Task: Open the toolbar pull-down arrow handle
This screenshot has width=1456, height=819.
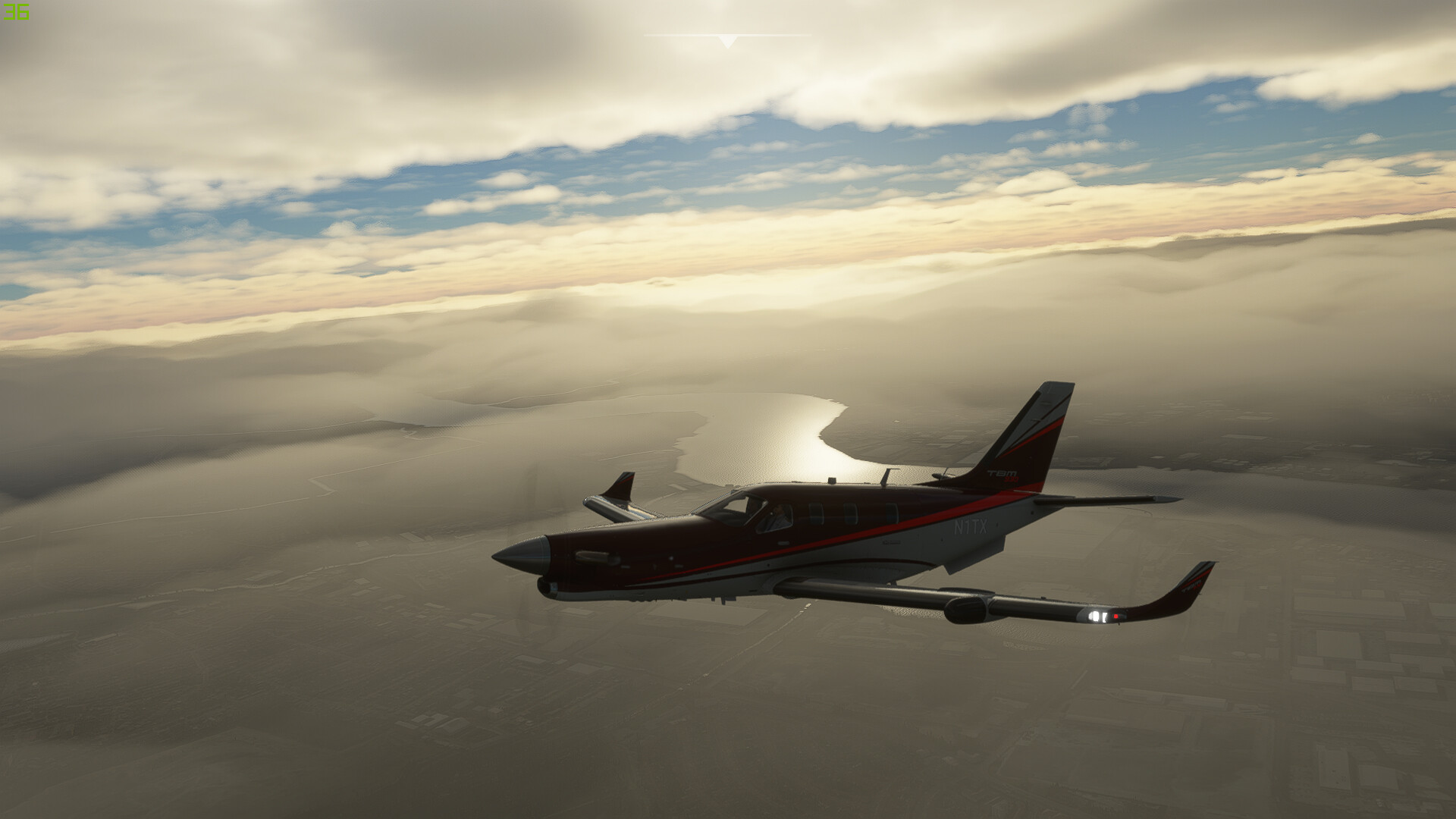Action: (x=727, y=41)
